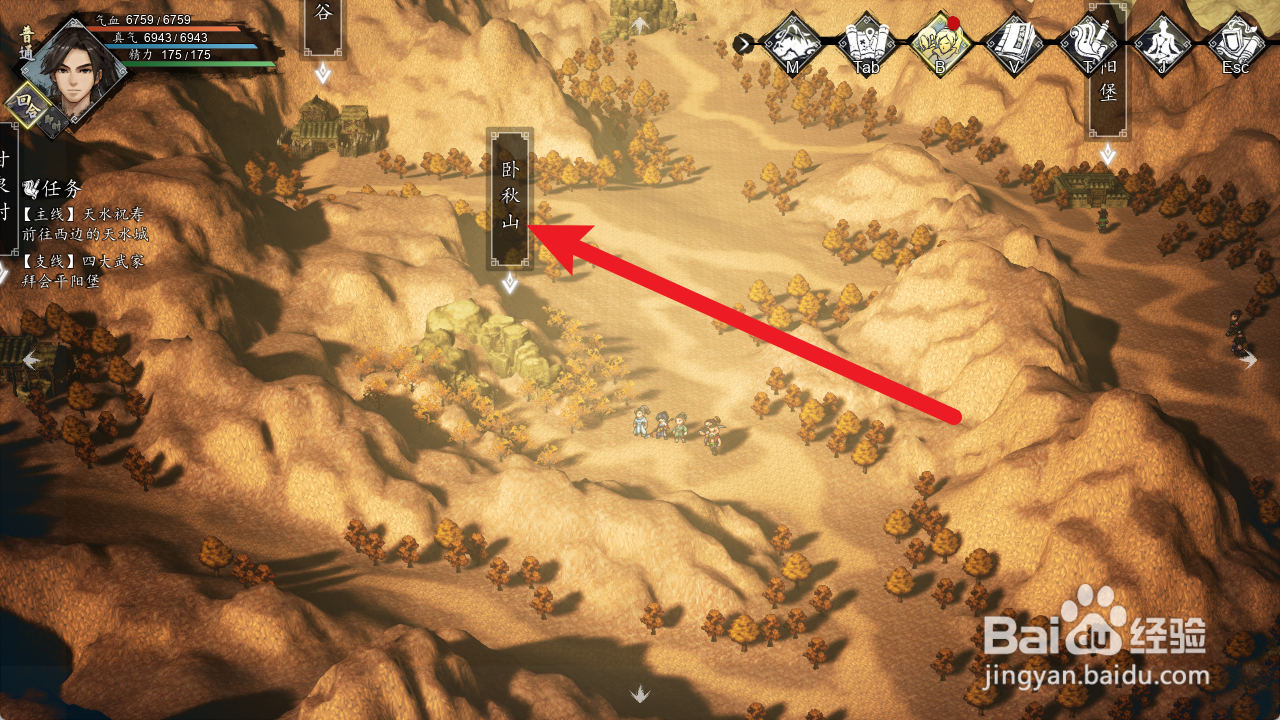Open the mountain map icon labeled M

[792, 43]
